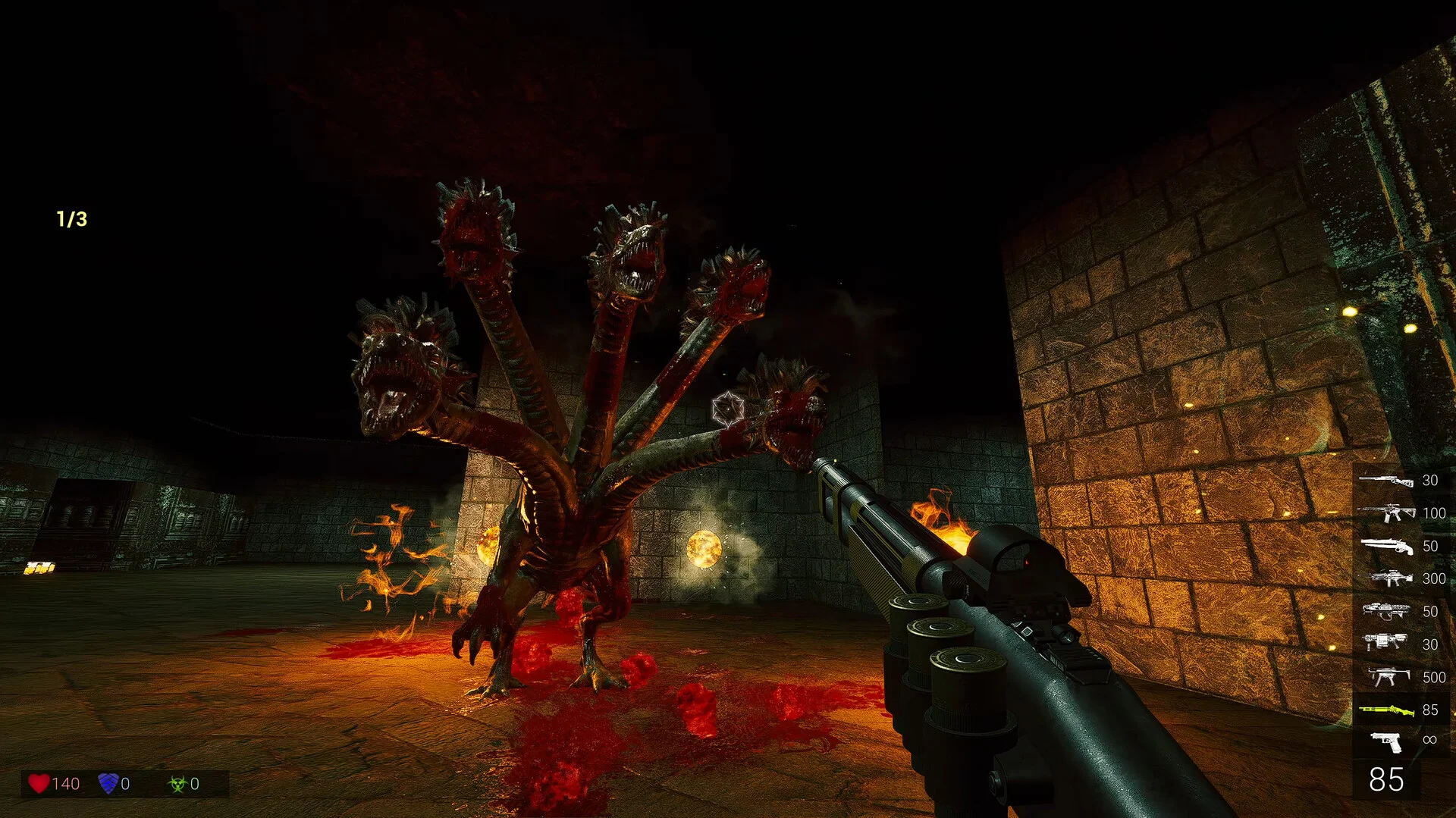This screenshot has width=1456, height=818.
Task: Equip the double-barrel sawed-off shotgun
Action: tap(1385, 546)
